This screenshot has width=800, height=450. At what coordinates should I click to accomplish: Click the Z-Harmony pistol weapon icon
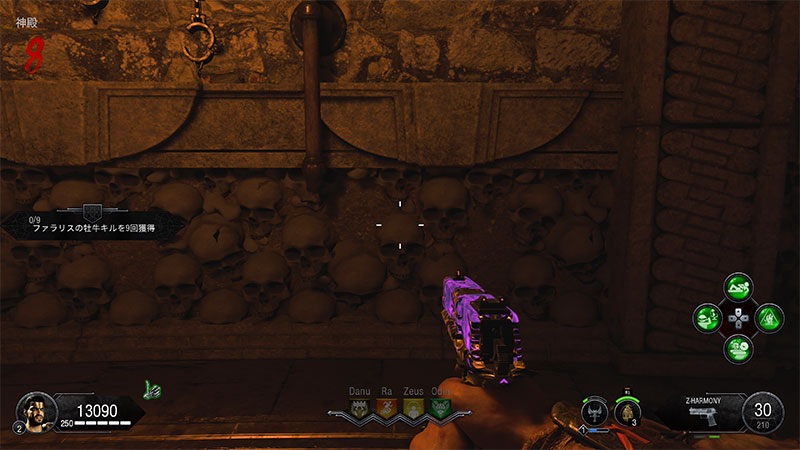704,416
